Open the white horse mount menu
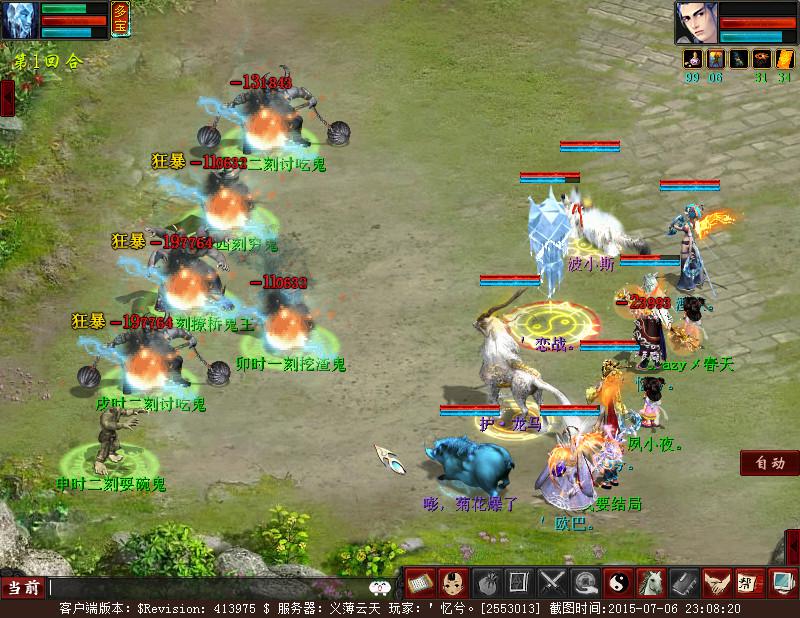800x618 pixels. click(652, 581)
